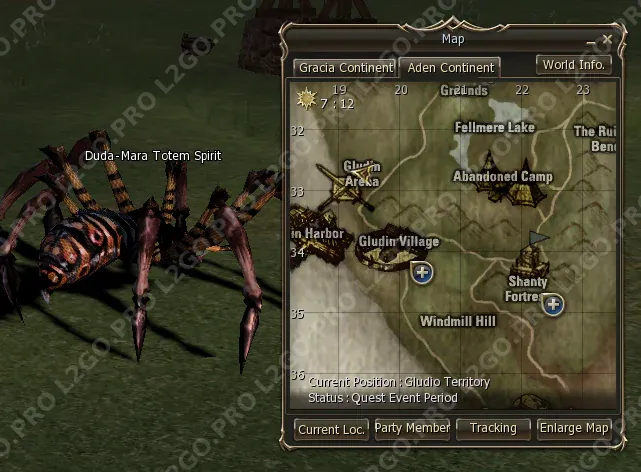
Task: Show current location on map
Action: [331, 428]
